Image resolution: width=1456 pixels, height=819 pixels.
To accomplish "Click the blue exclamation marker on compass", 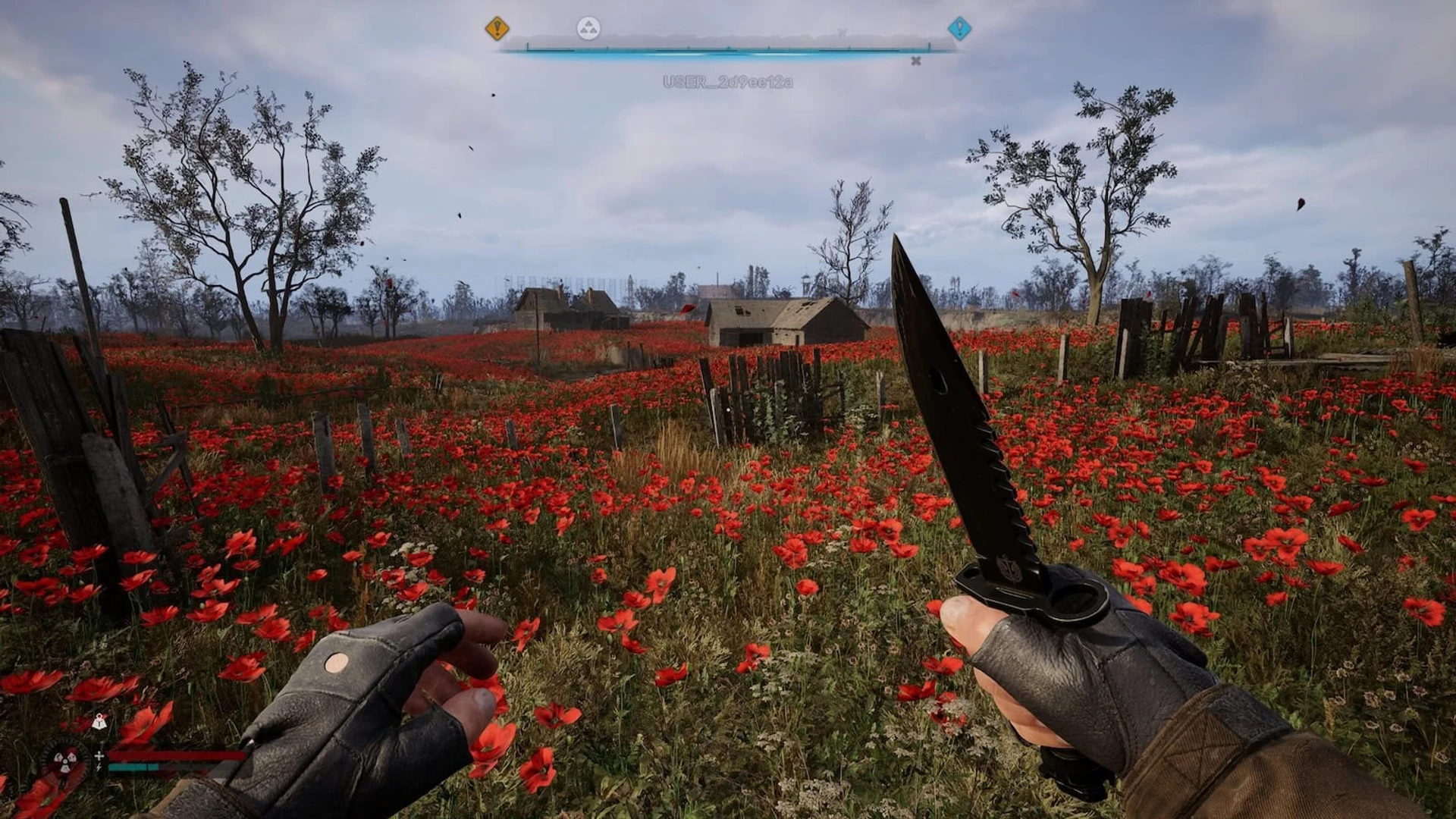I will pos(959,29).
